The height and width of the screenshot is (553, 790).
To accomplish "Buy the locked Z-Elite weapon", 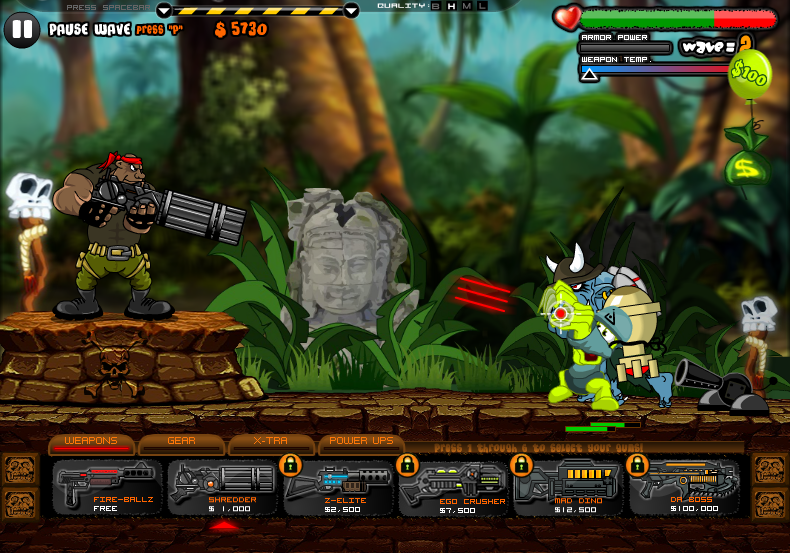I will pyautogui.click(x=339, y=487).
